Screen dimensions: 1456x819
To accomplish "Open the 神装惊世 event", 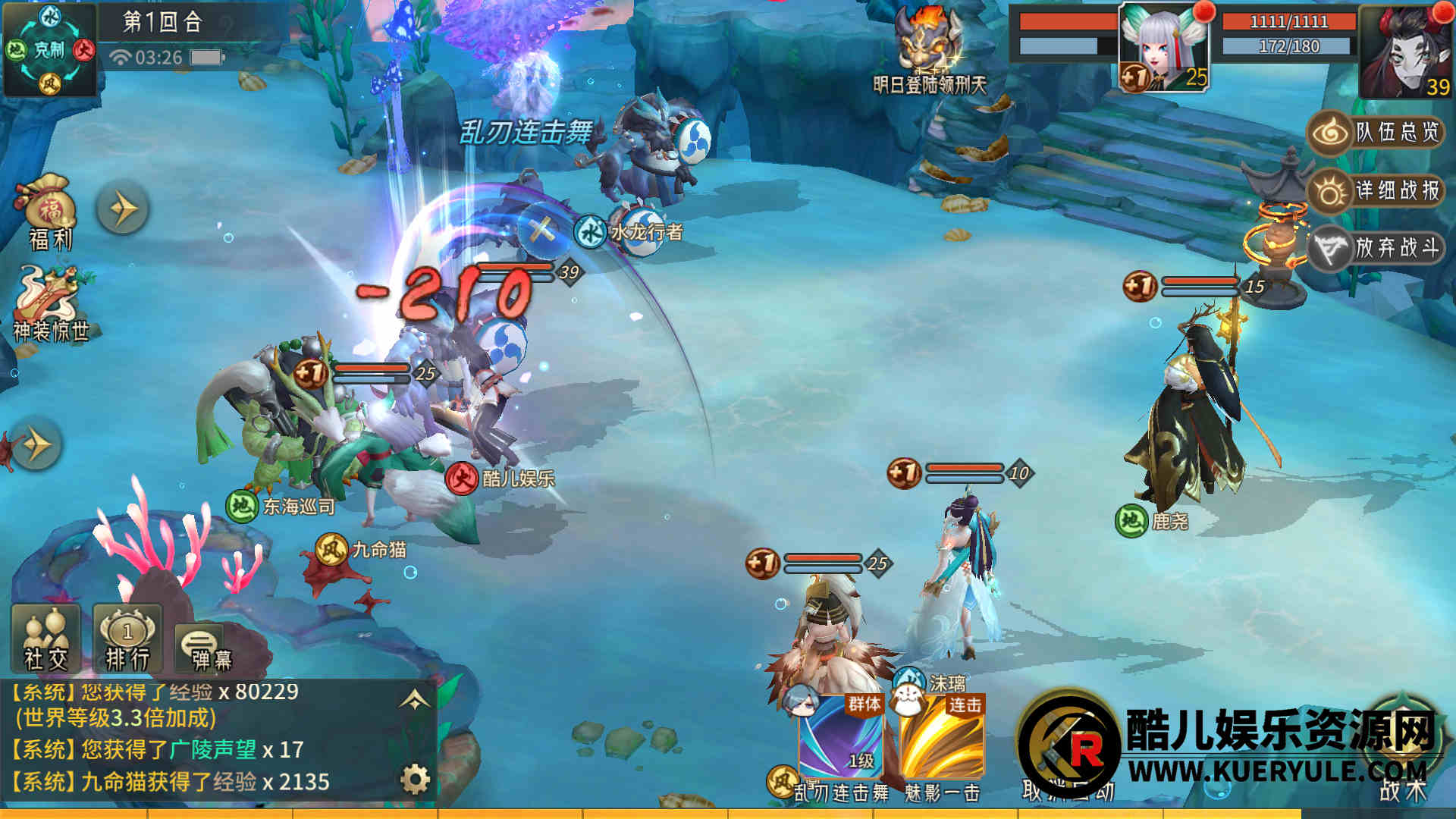I will click(x=50, y=303).
